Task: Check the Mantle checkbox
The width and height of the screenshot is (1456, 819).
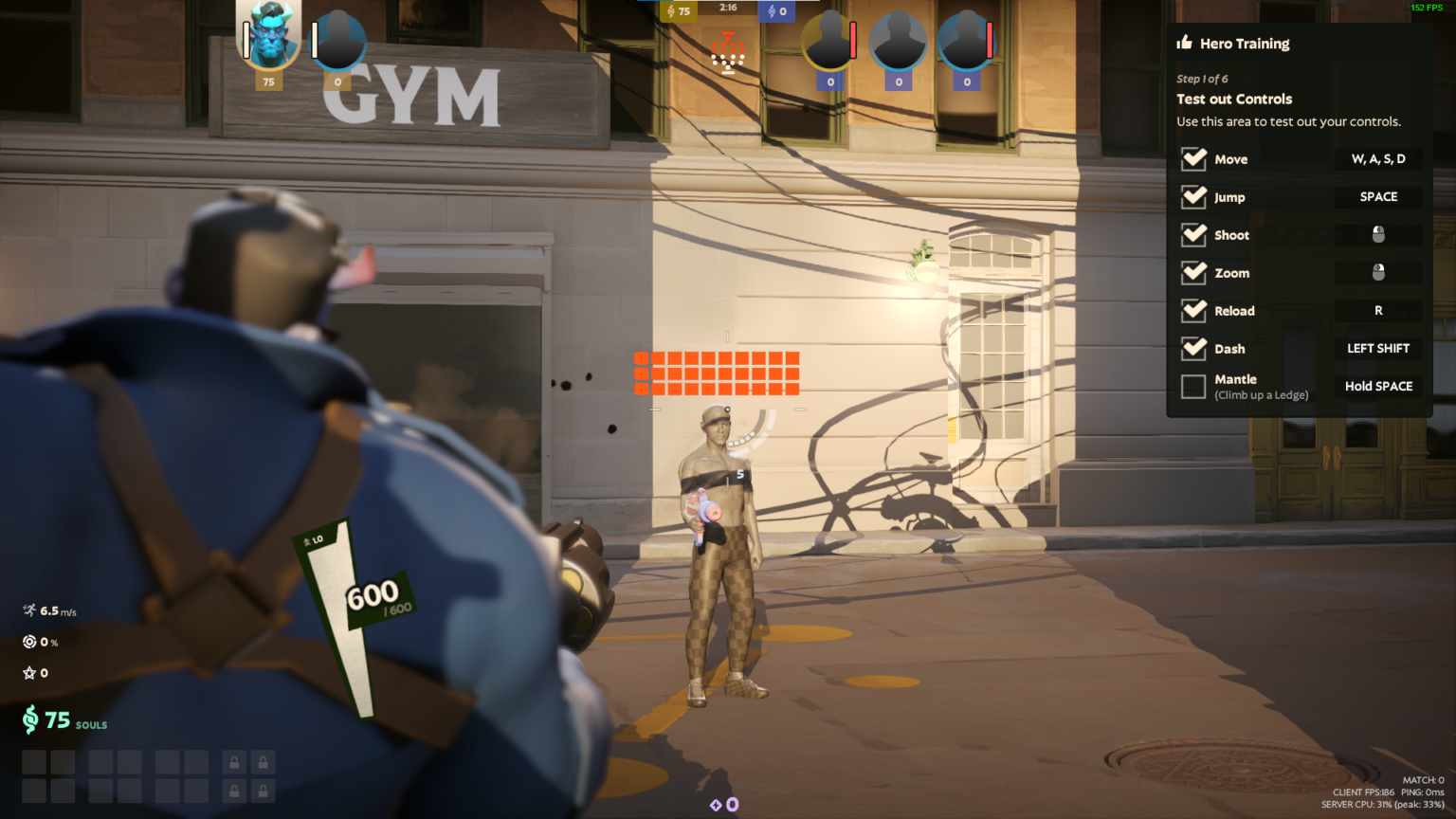Action: pos(1194,386)
